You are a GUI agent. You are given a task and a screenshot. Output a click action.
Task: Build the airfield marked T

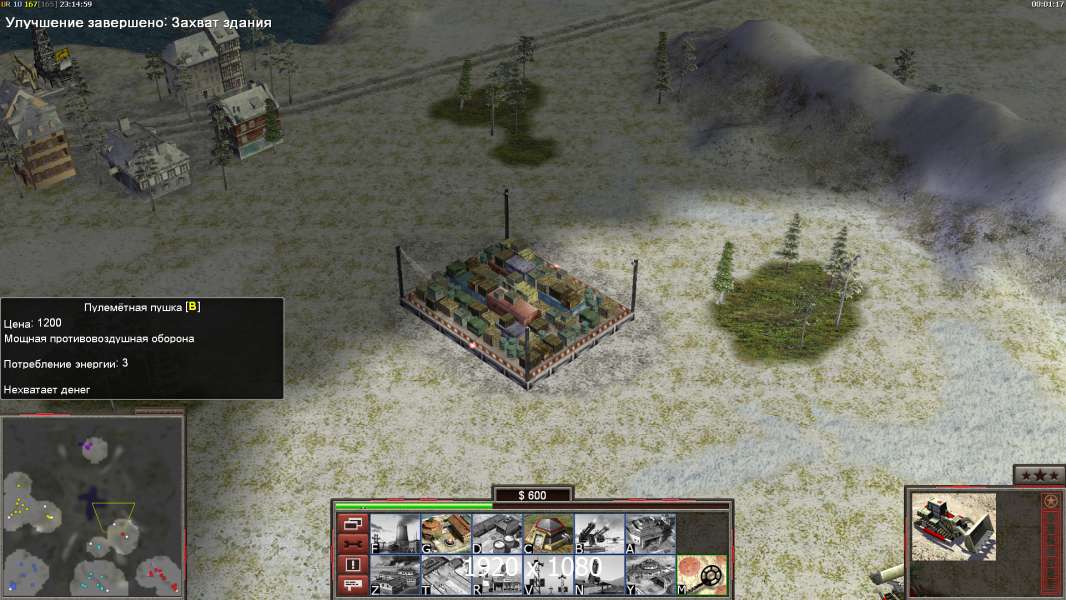[x=446, y=575]
